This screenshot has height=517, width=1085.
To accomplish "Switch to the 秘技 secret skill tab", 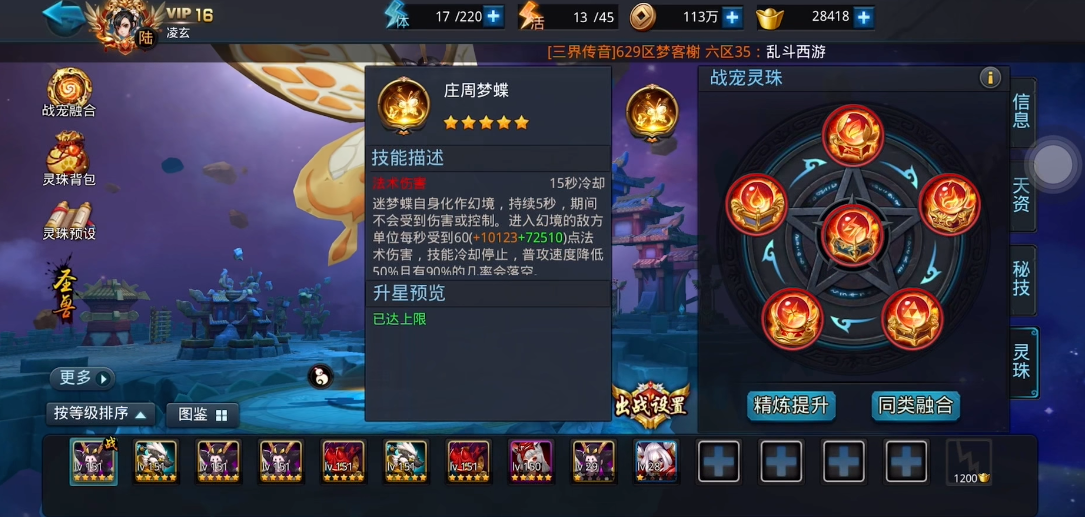I will [x=1021, y=280].
